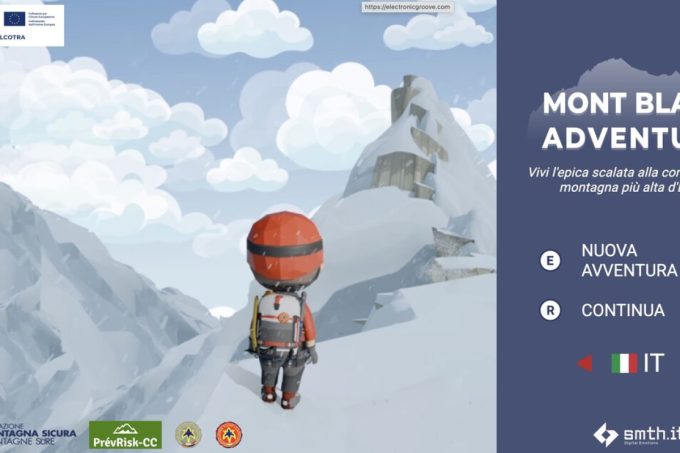Choose Continua to resume game

(622, 310)
